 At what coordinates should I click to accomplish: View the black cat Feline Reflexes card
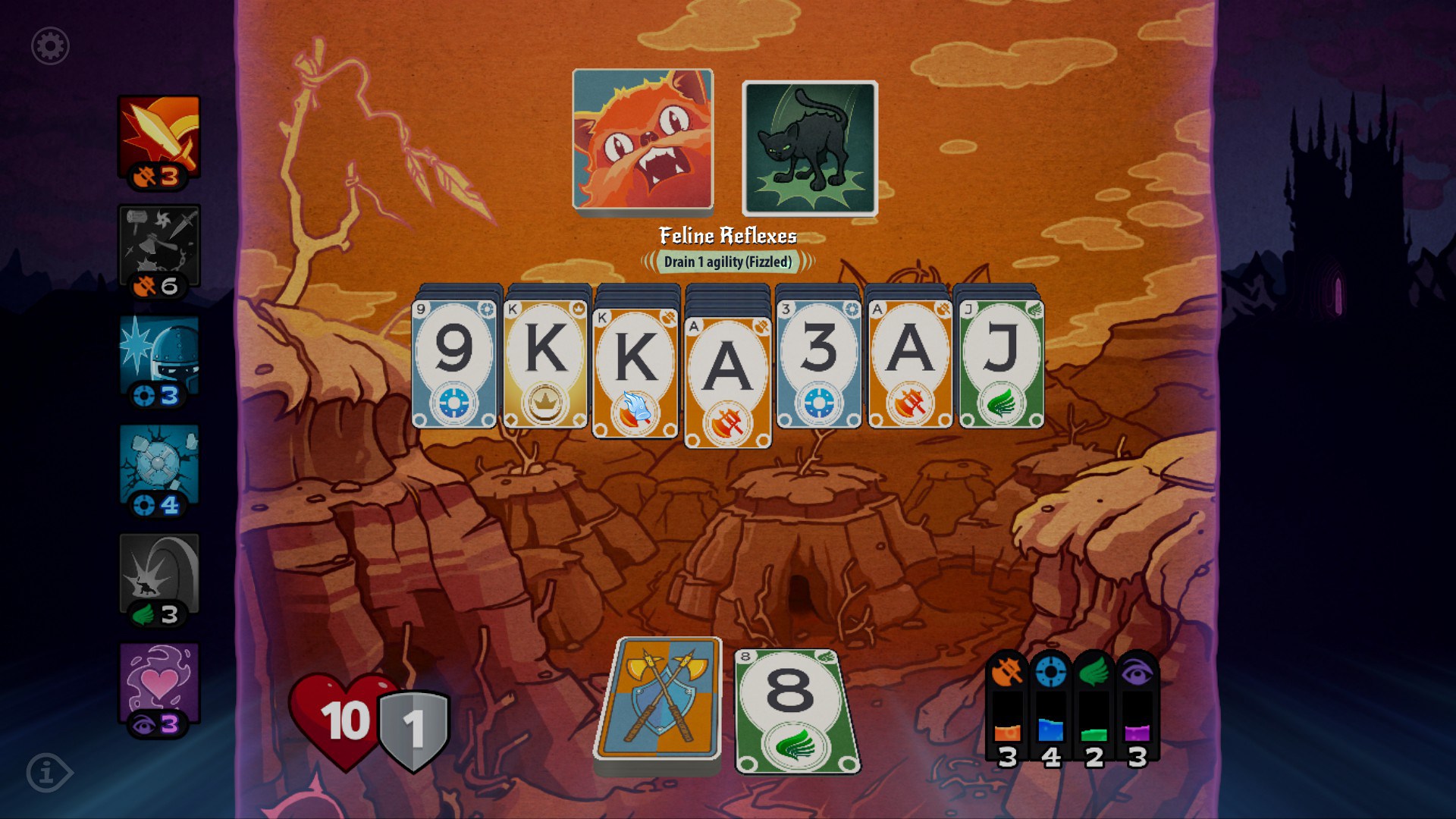pyautogui.click(x=809, y=149)
